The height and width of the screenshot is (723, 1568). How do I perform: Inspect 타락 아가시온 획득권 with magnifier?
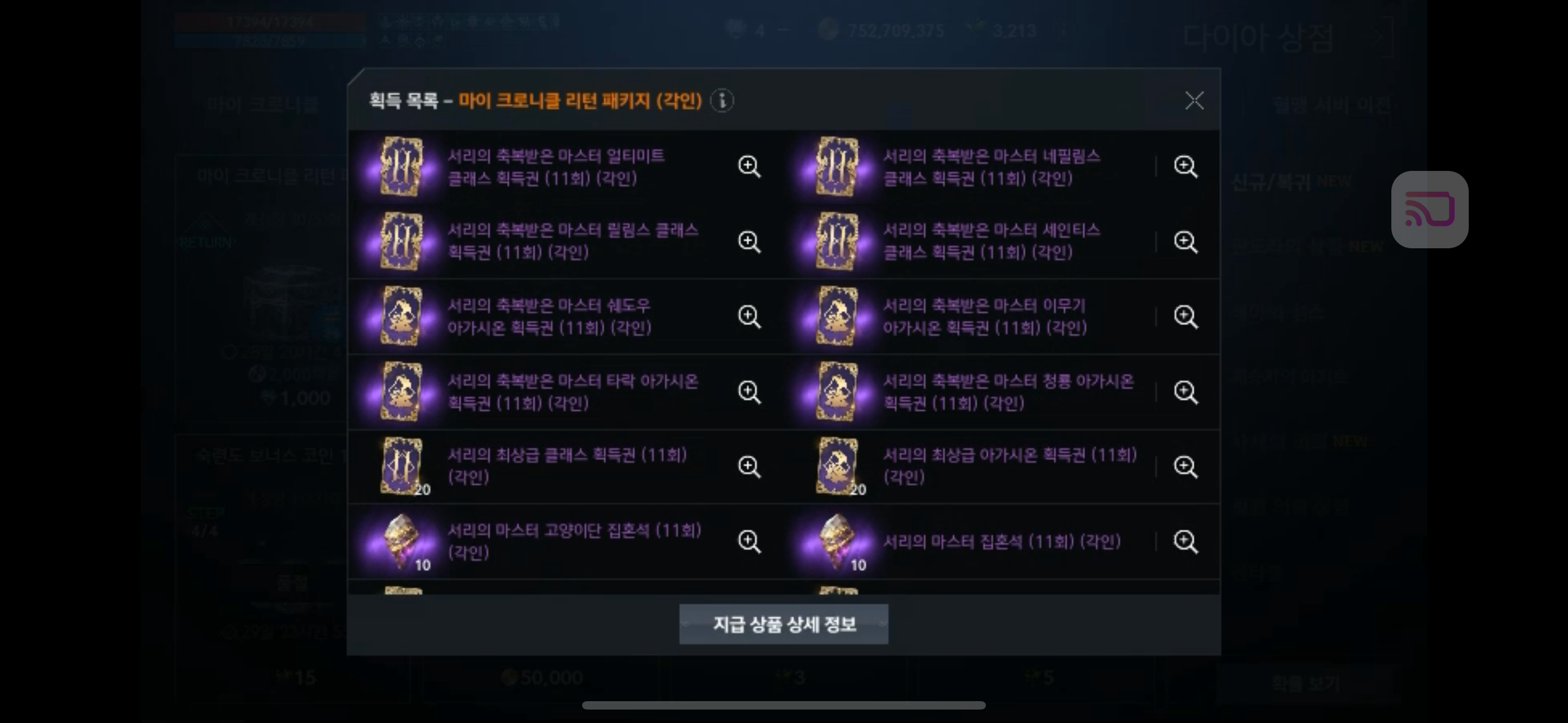[750, 392]
